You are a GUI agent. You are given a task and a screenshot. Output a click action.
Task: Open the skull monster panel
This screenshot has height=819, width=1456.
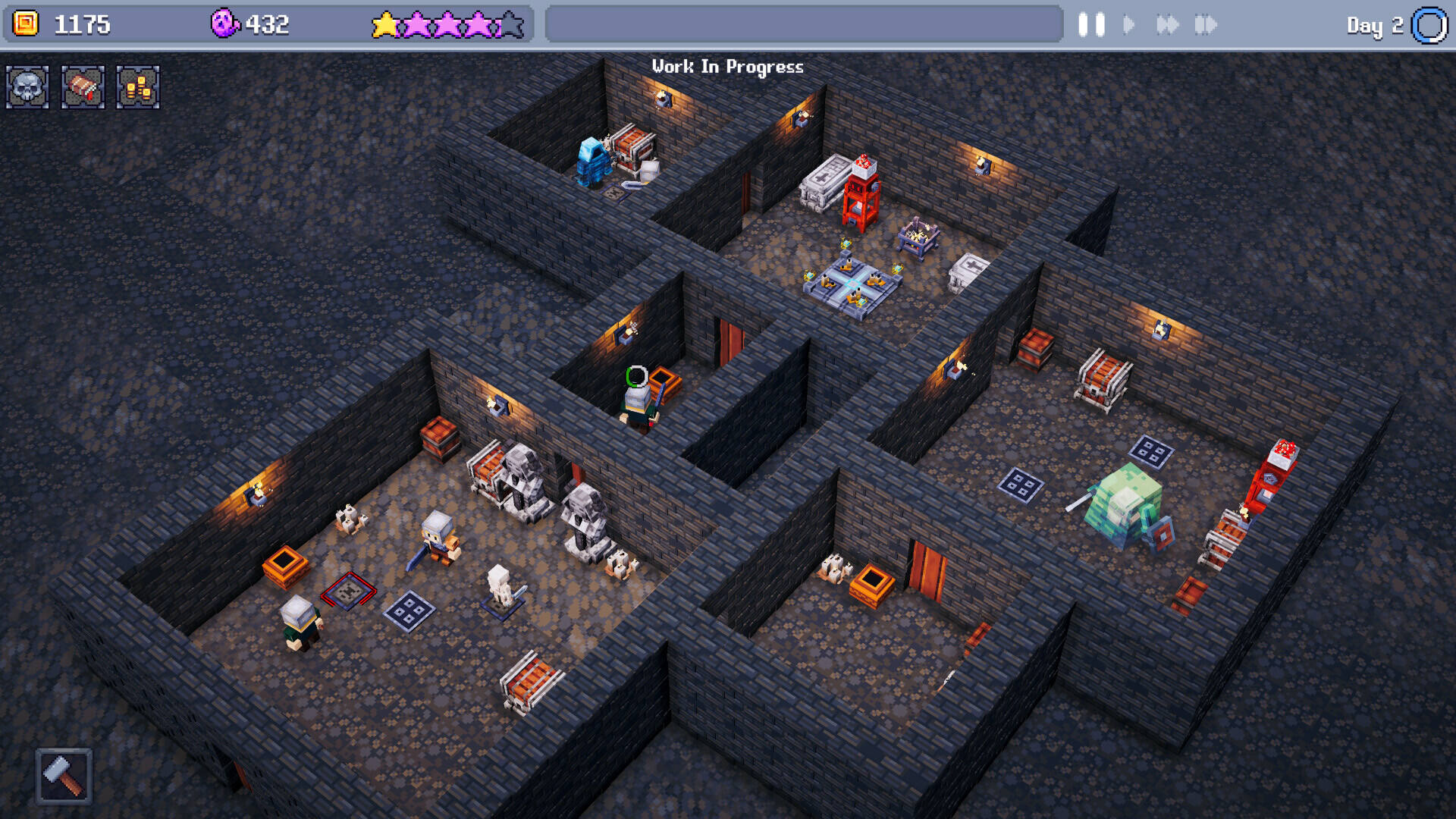click(x=28, y=87)
